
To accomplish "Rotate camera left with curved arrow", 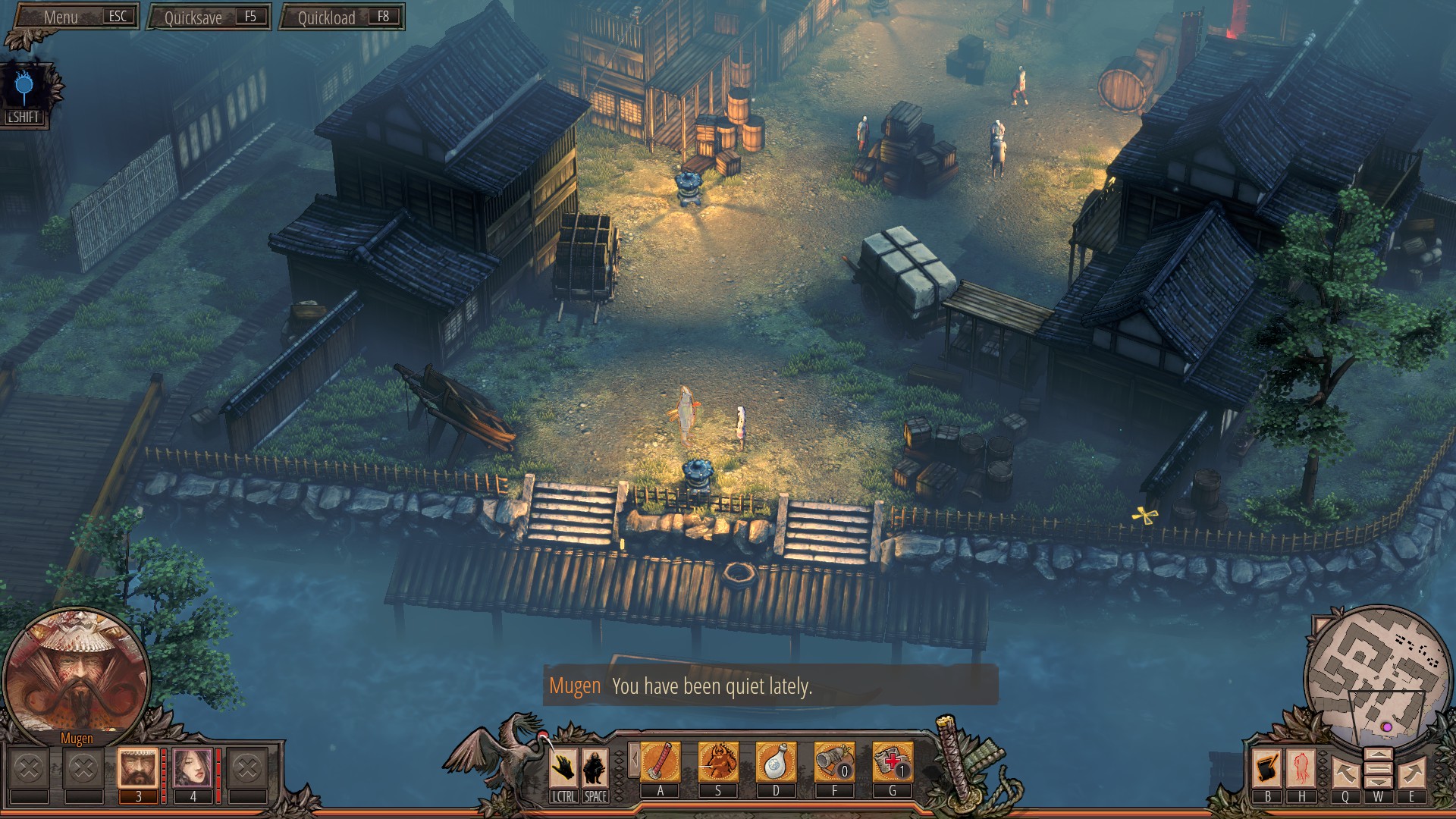I will coord(1345,773).
